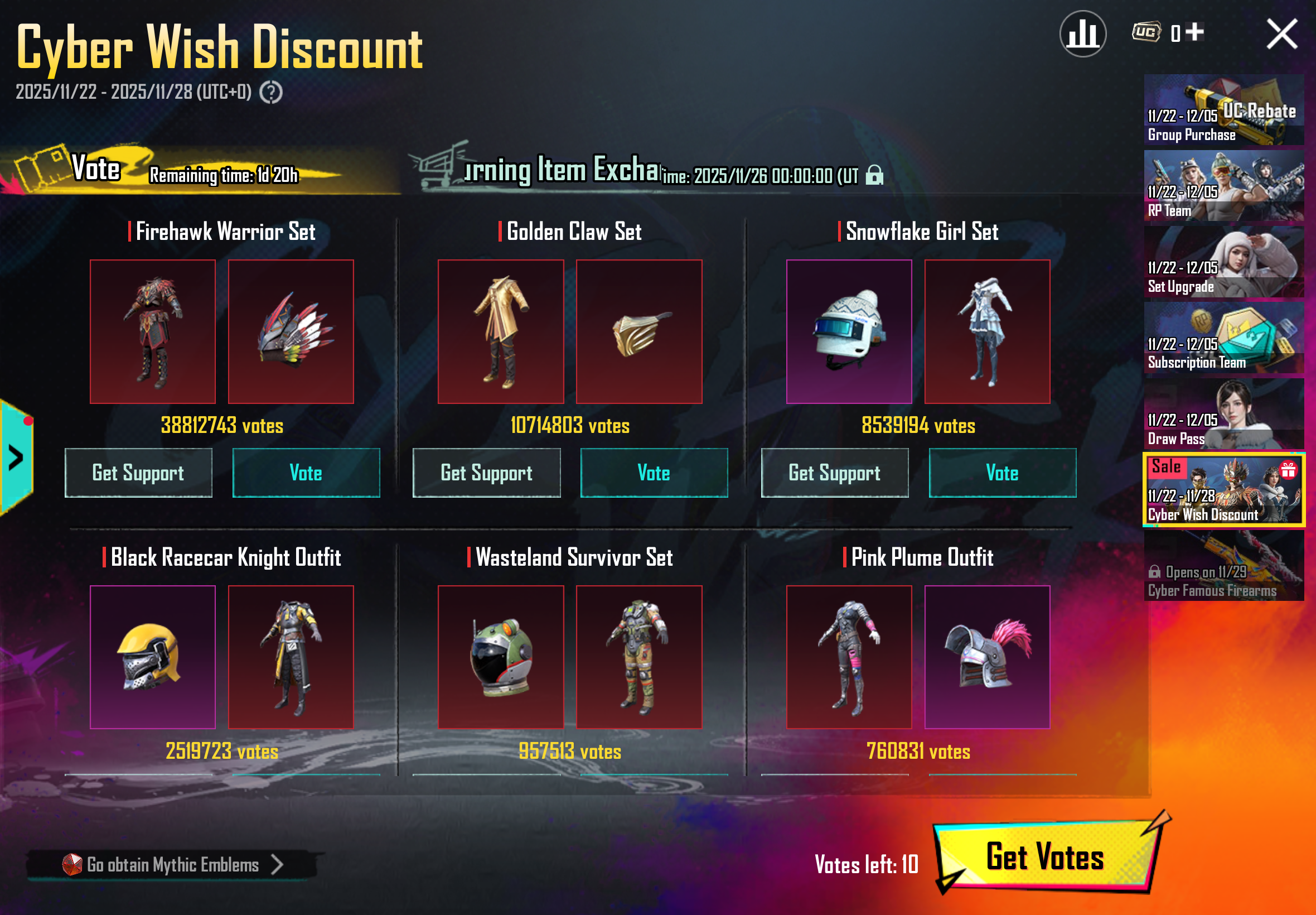This screenshot has width=1316, height=915.
Task: Open the Draw Pass event
Action: pos(1223,414)
